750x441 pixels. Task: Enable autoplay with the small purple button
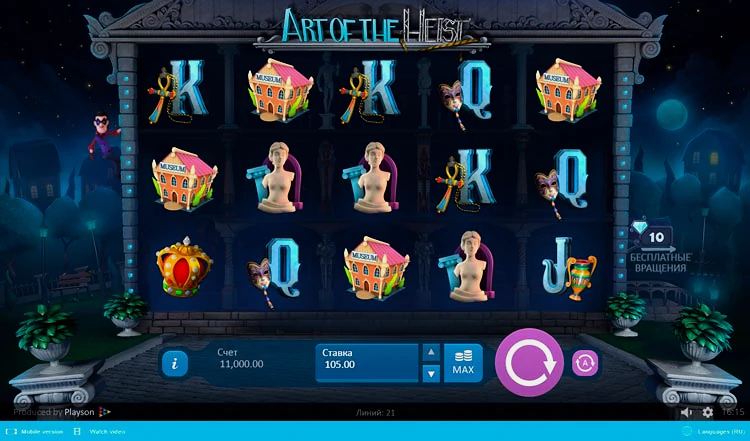click(585, 364)
